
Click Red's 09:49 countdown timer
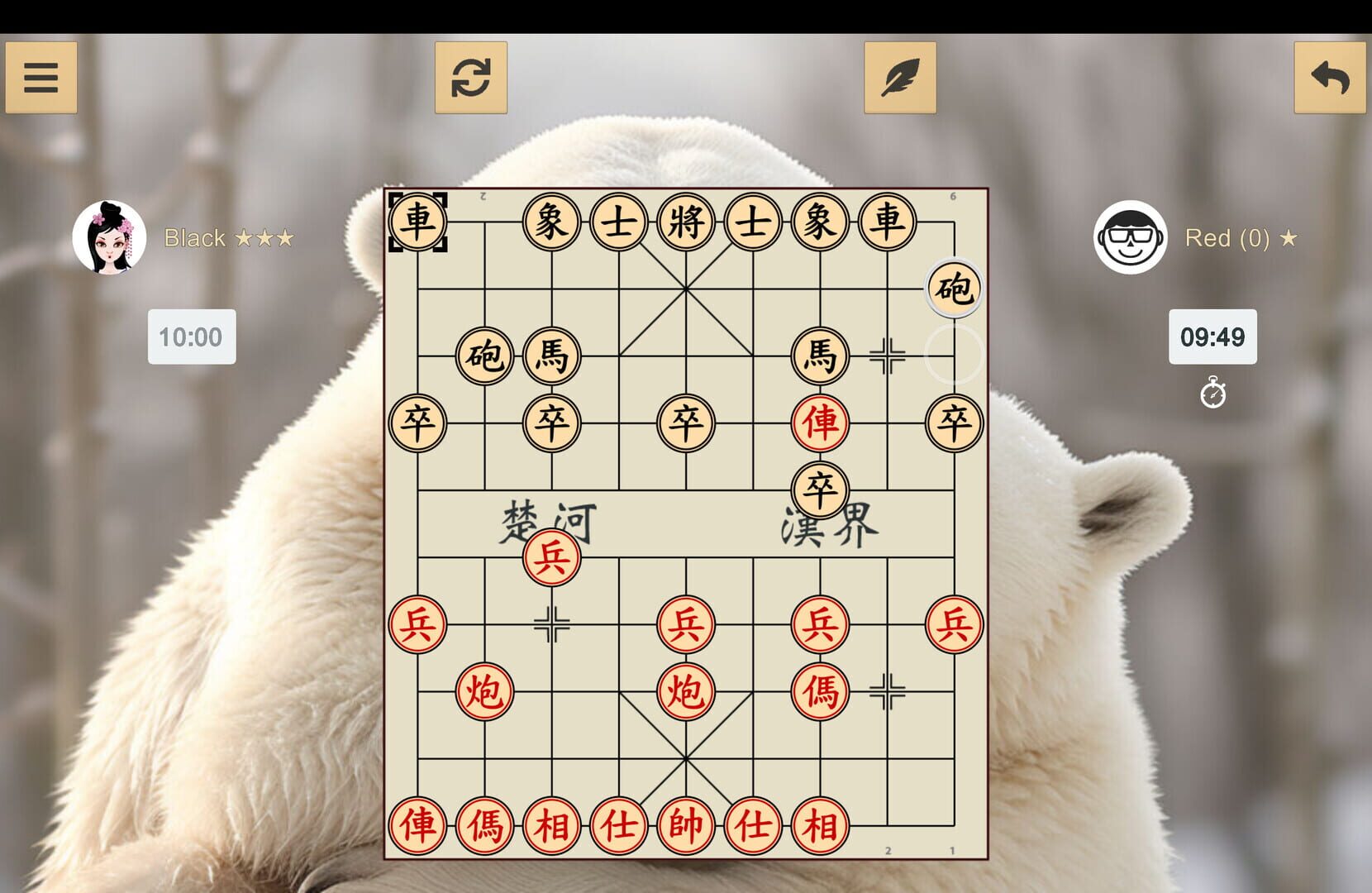tap(1214, 337)
